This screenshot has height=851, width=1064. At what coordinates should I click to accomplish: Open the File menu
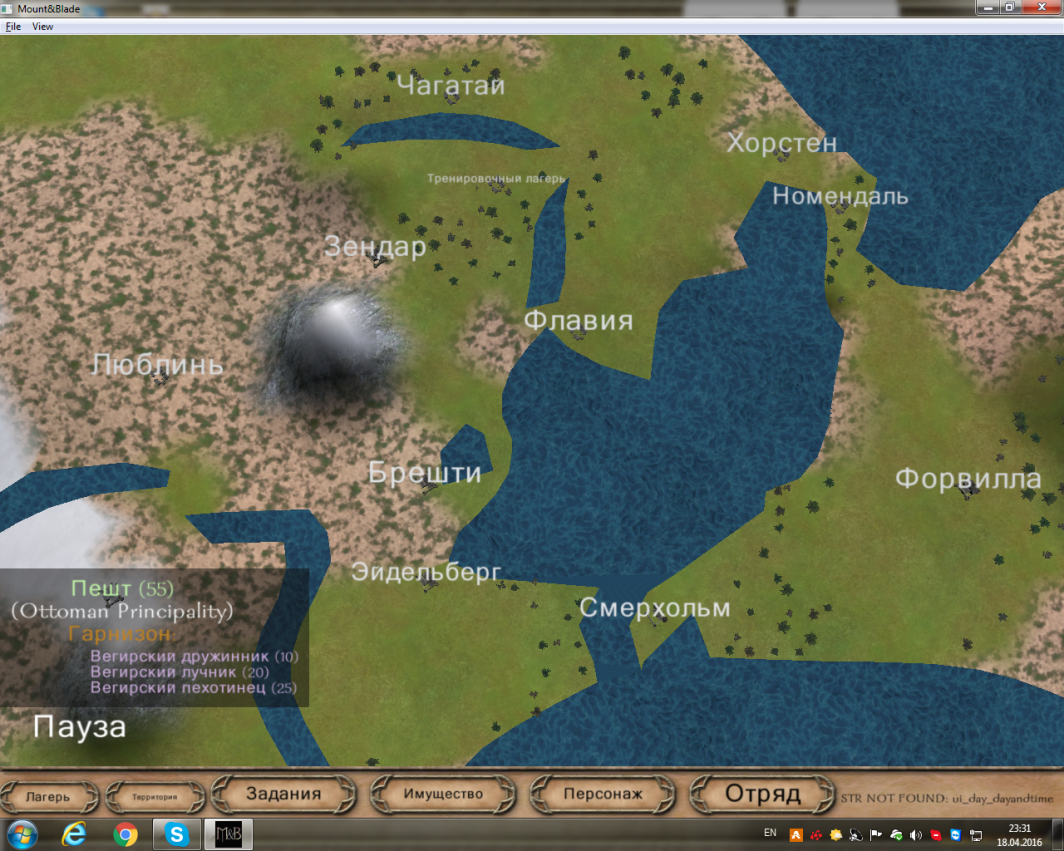pyautogui.click(x=13, y=27)
